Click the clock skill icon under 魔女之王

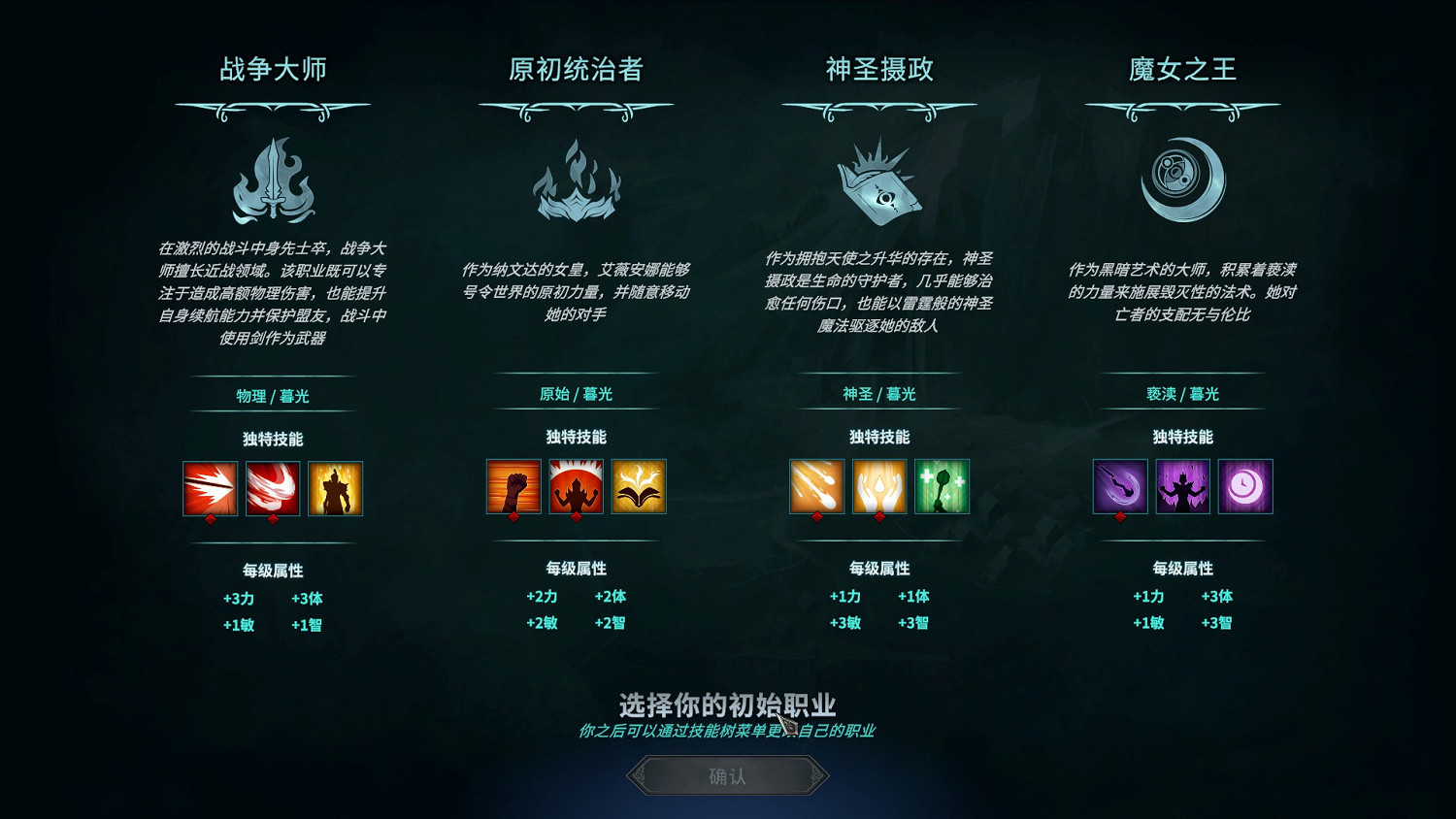[1245, 487]
